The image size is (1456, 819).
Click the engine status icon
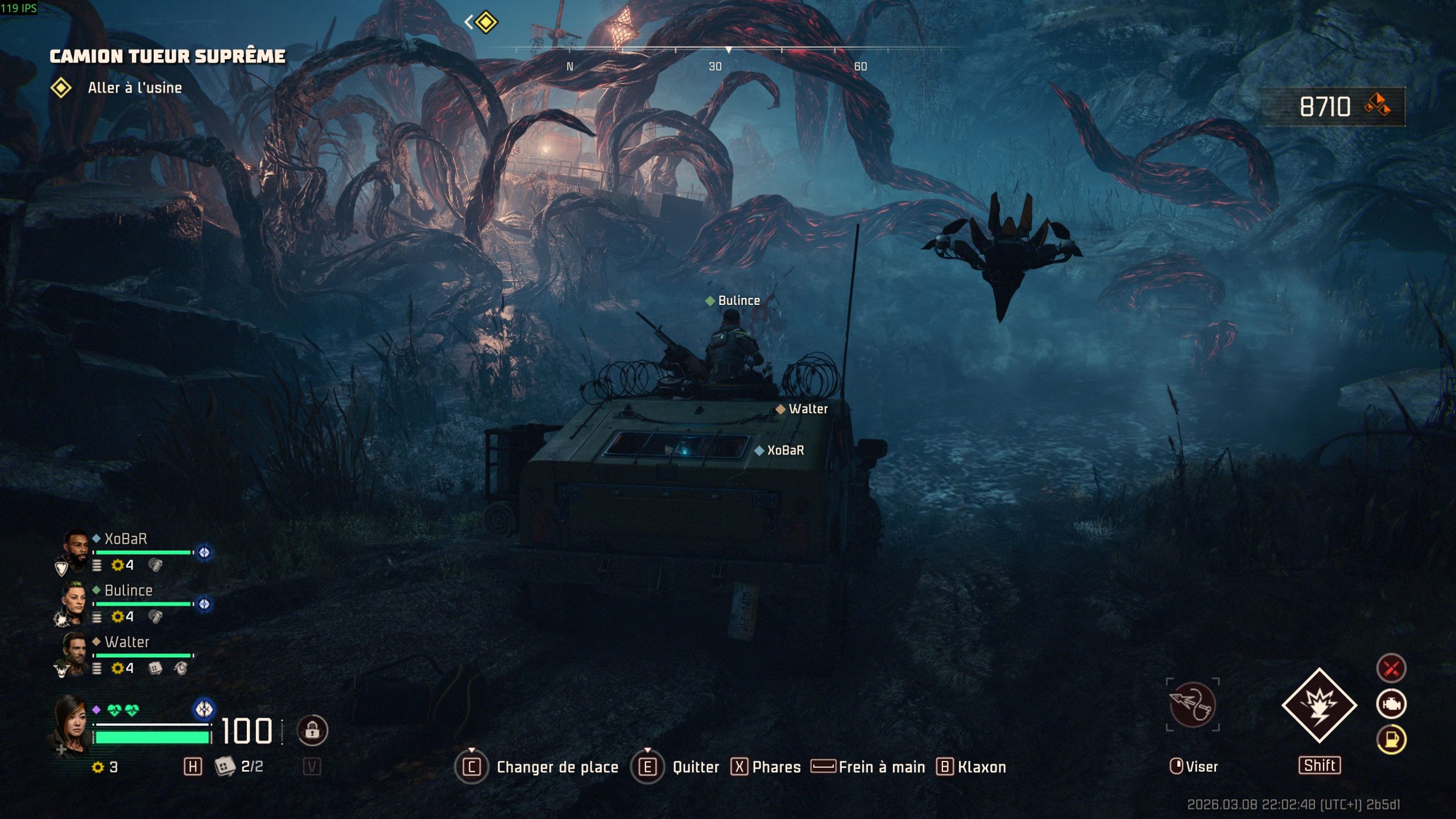coord(1391,704)
